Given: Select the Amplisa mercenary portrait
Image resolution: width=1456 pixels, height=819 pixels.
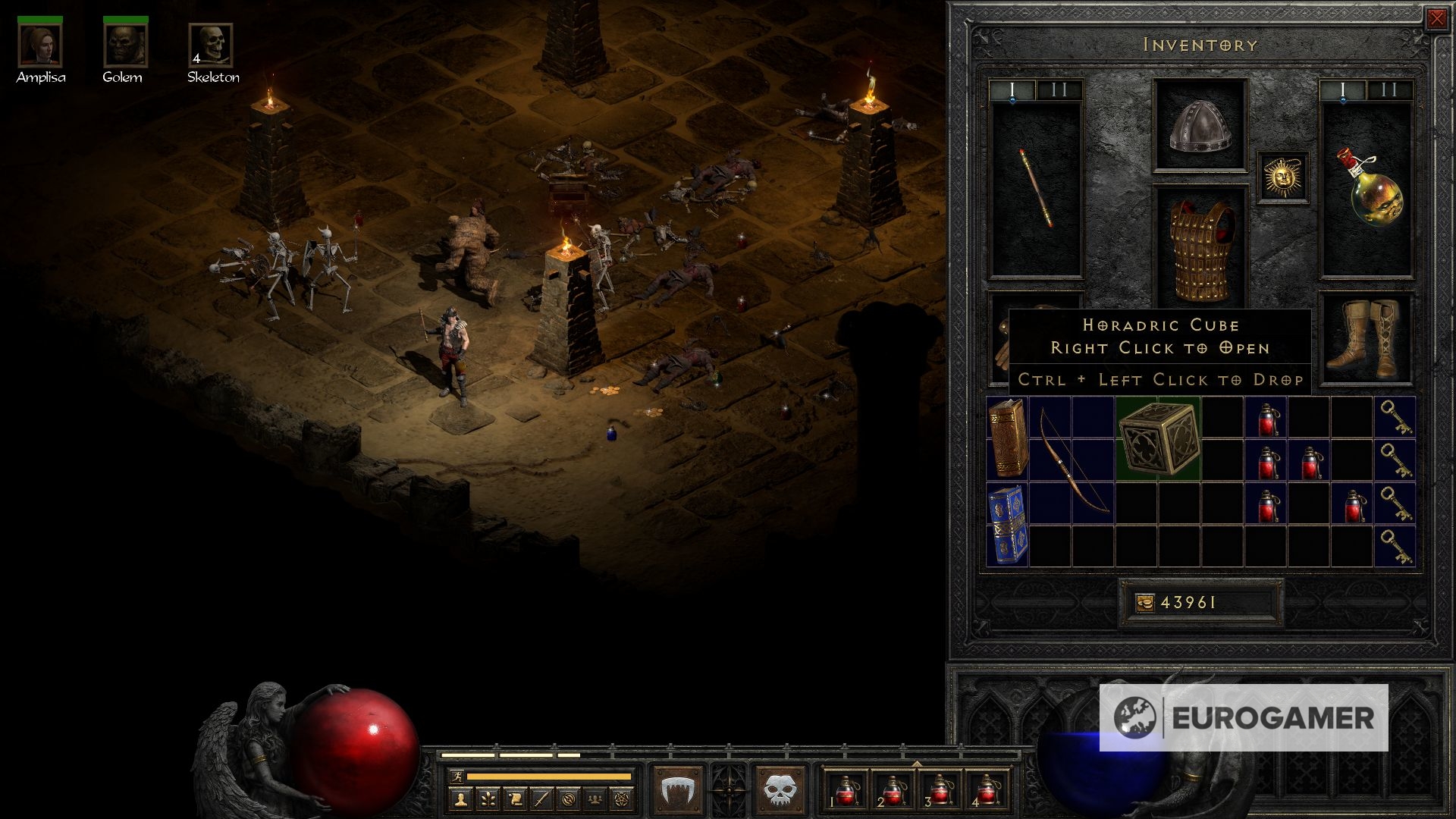Looking at the screenshot, I should 40,45.
